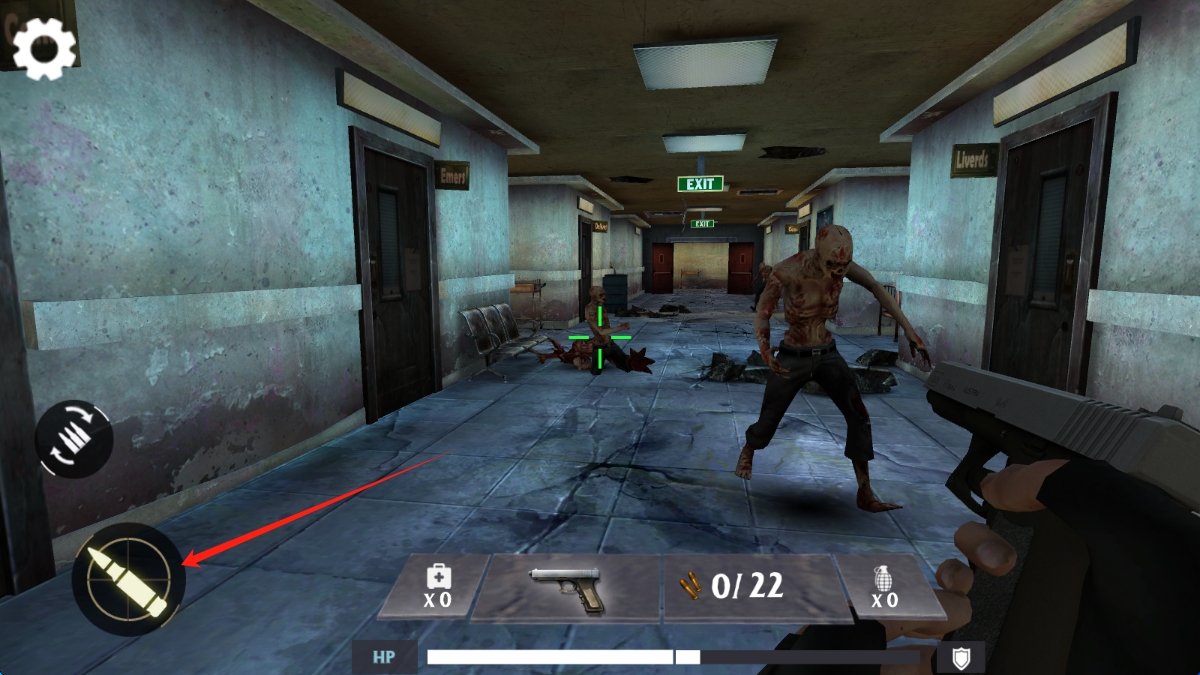Throw a grenade from the grenade slot
Screen dimensions: 1200x675
tap(884, 587)
